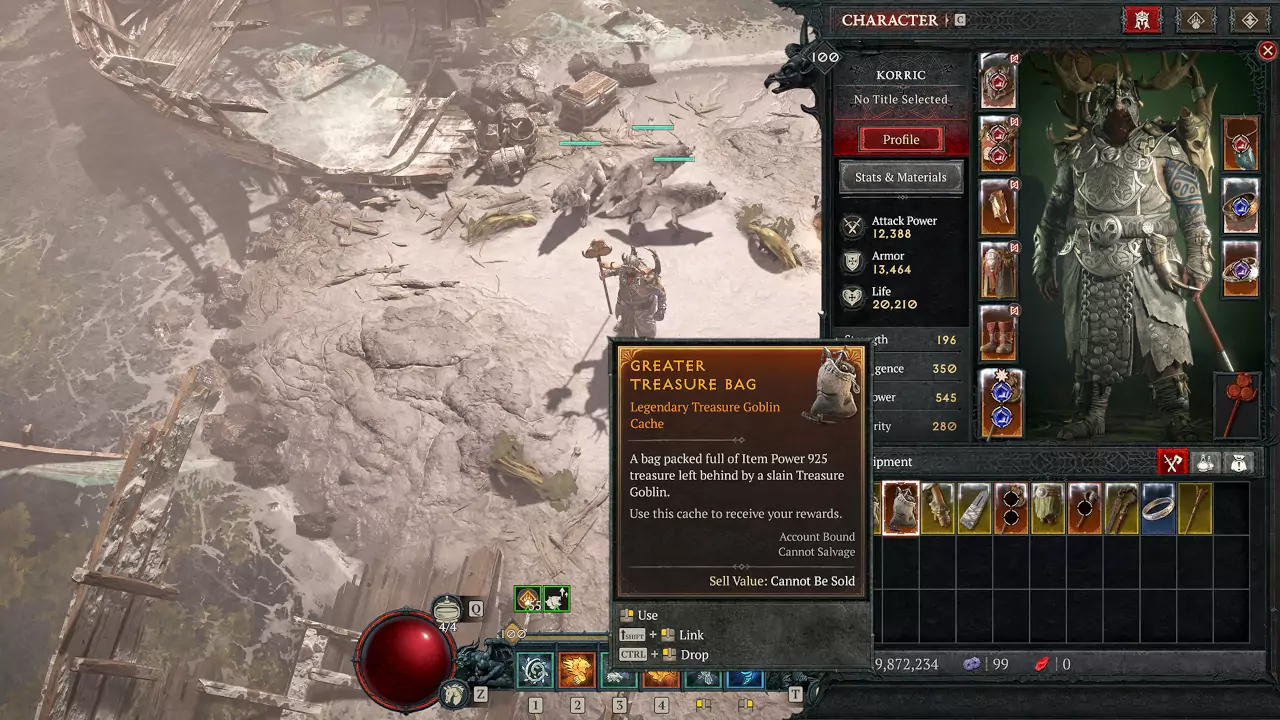Select the green belt armor in inventory
Image resolution: width=1280 pixels, height=720 pixels.
click(x=1047, y=508)
